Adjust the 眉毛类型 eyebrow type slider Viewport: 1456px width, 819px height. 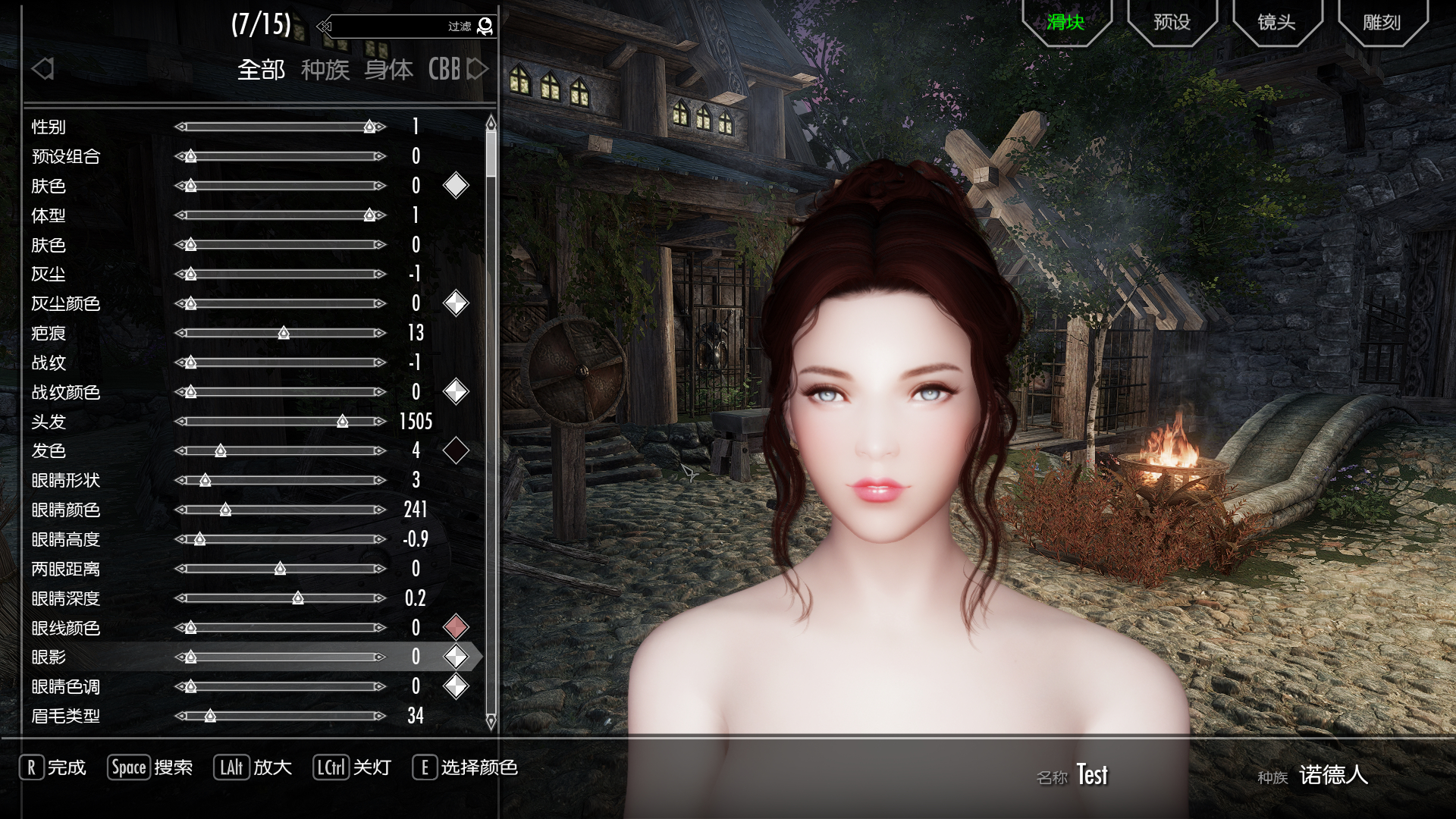click(x=281, y=716)
